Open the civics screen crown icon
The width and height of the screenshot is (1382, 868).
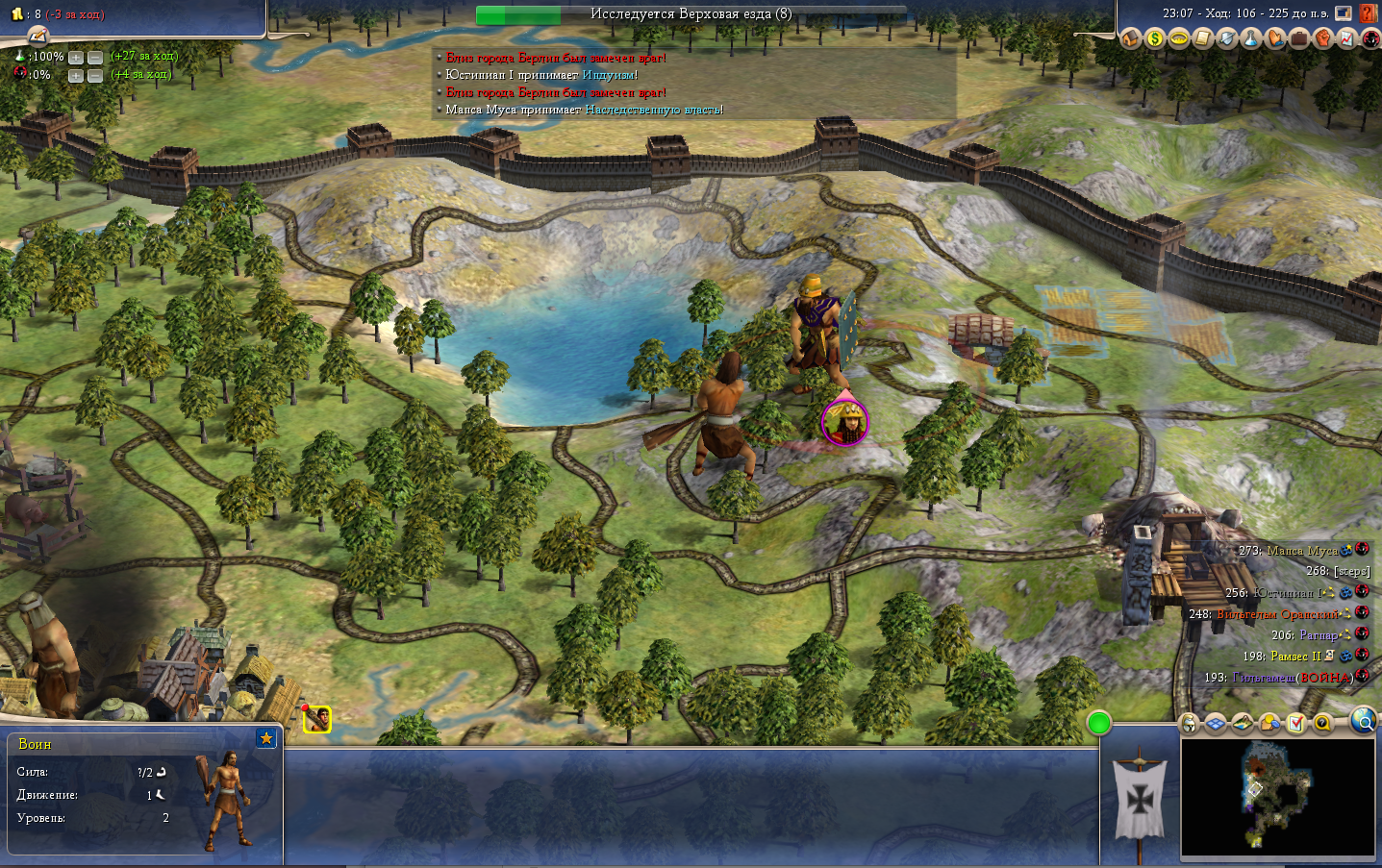(1178, 38)
